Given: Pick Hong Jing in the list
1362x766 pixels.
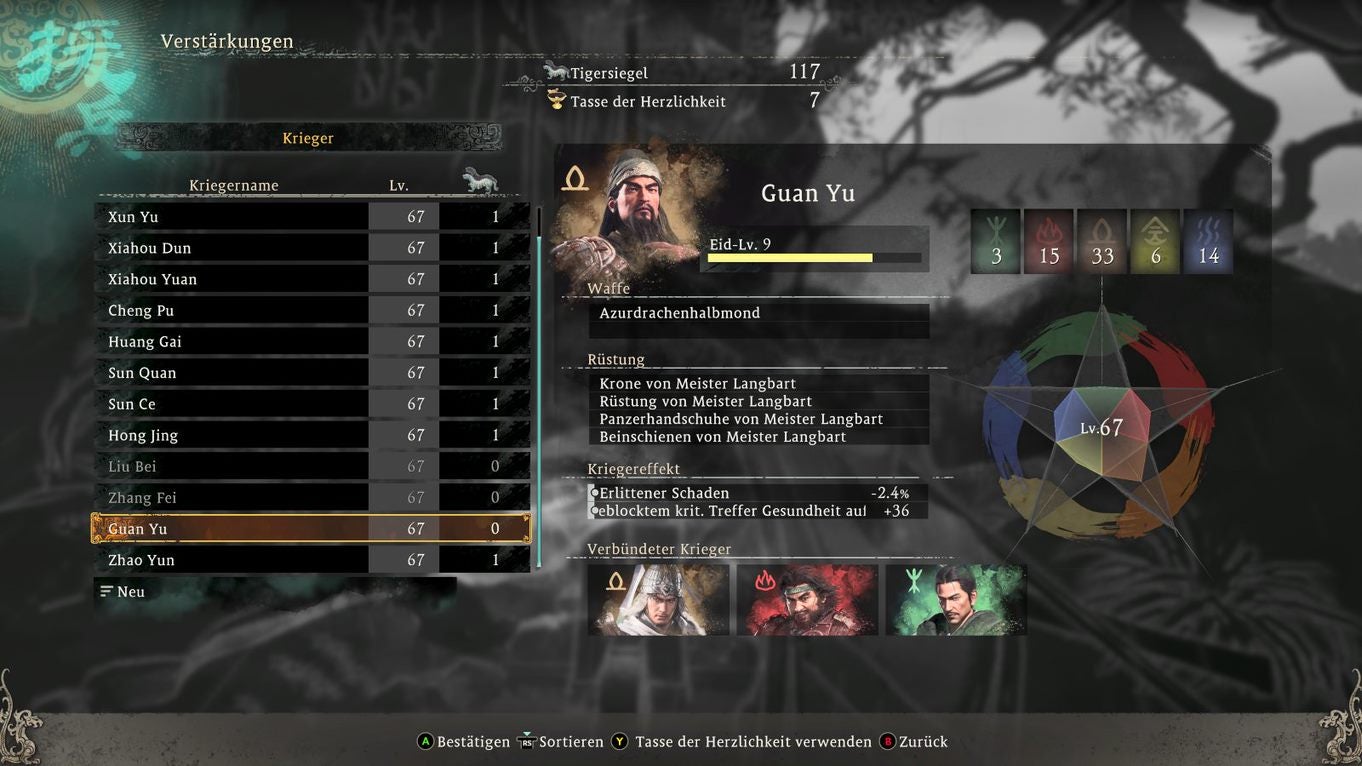Looking at the screenshot, I should point(312,435).
